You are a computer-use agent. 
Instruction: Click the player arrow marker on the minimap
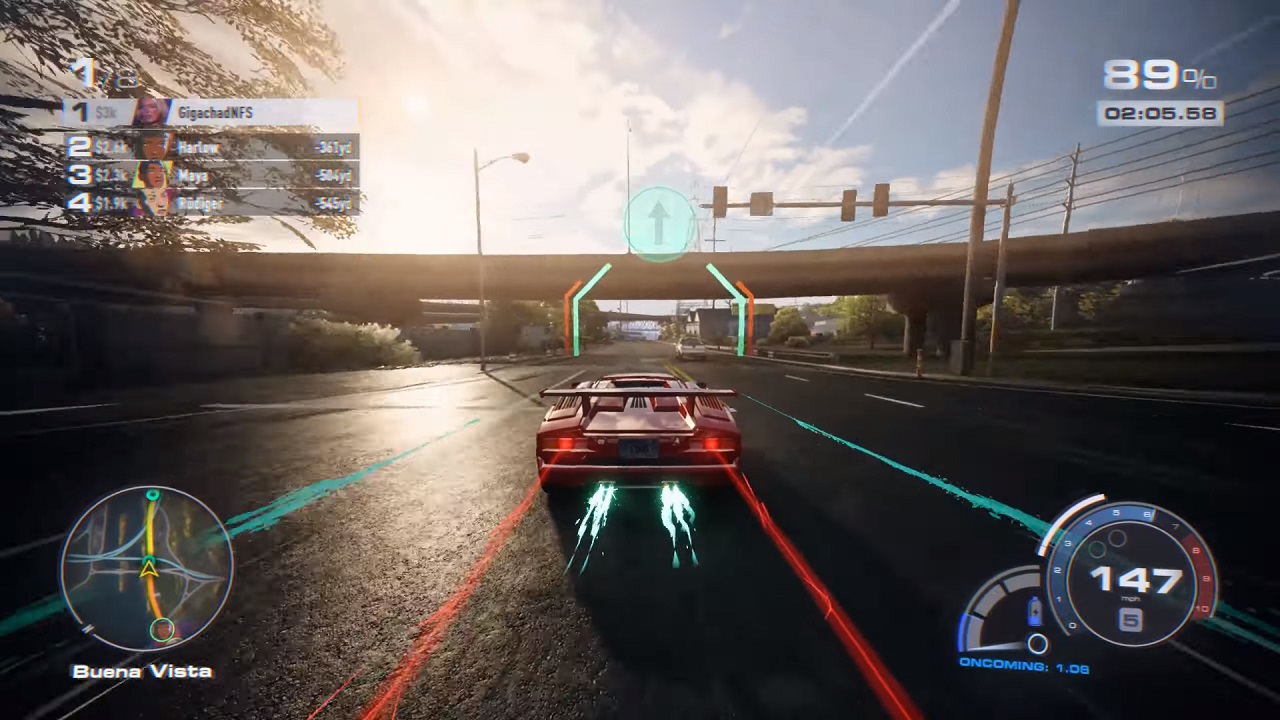click(149, 569)
